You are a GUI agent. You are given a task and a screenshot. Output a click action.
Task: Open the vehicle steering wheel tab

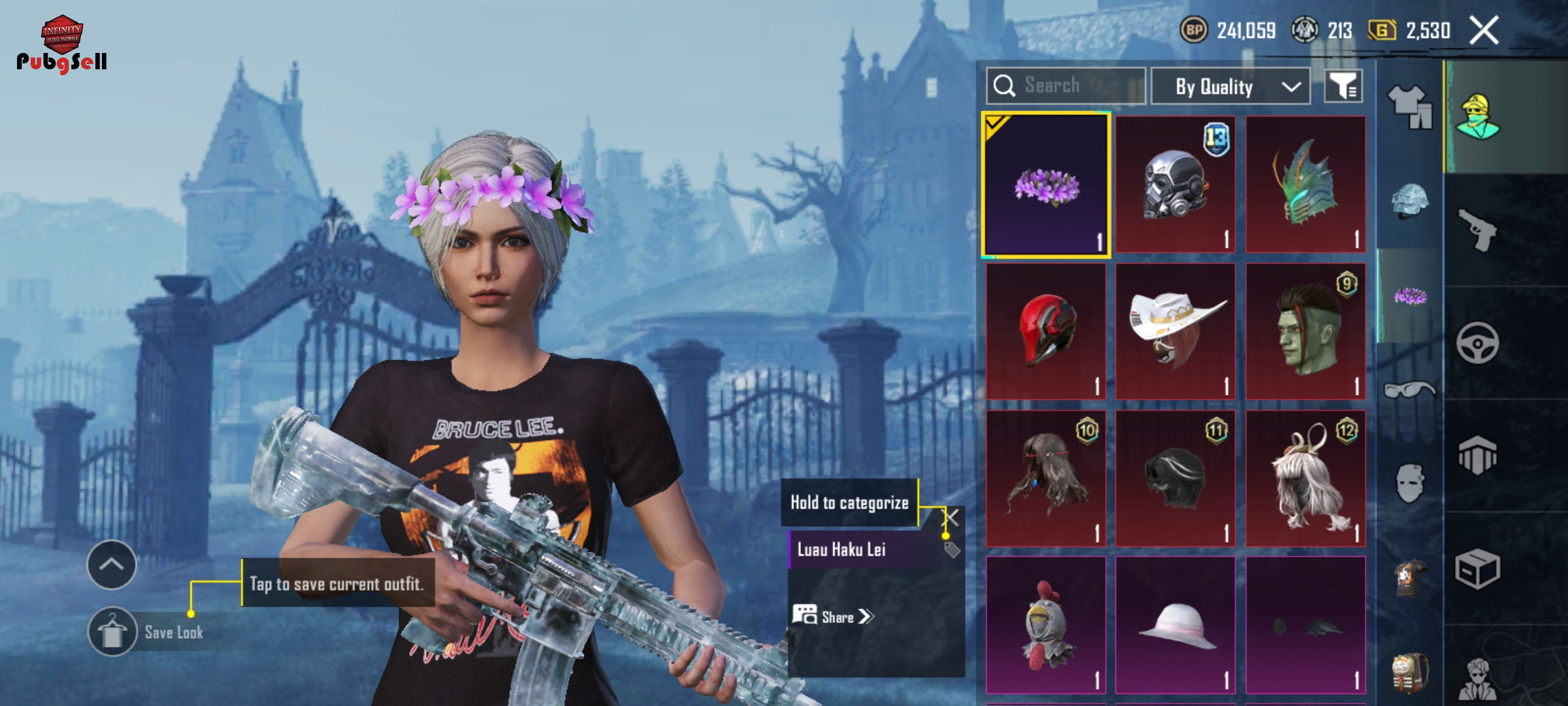1478,343
